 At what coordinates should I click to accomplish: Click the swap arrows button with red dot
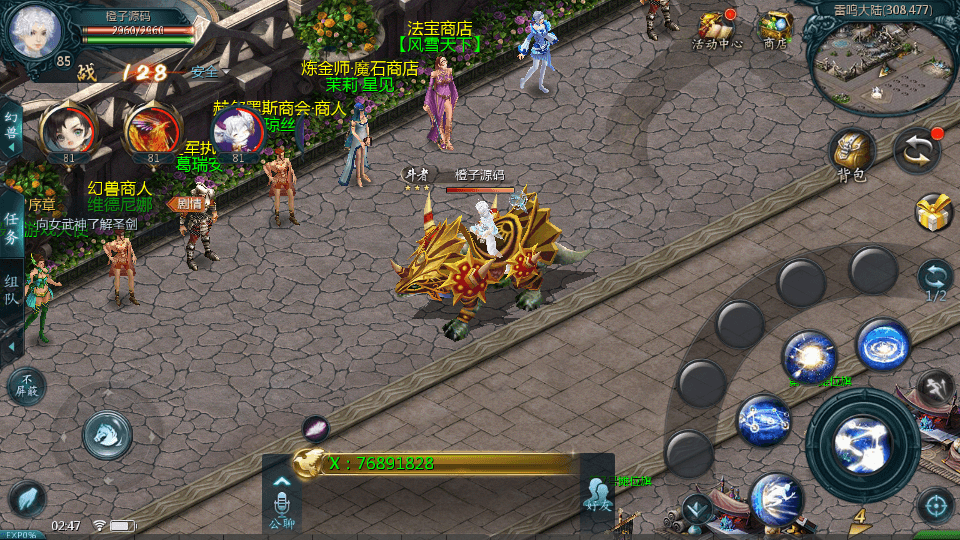click(x=917, y=150)
